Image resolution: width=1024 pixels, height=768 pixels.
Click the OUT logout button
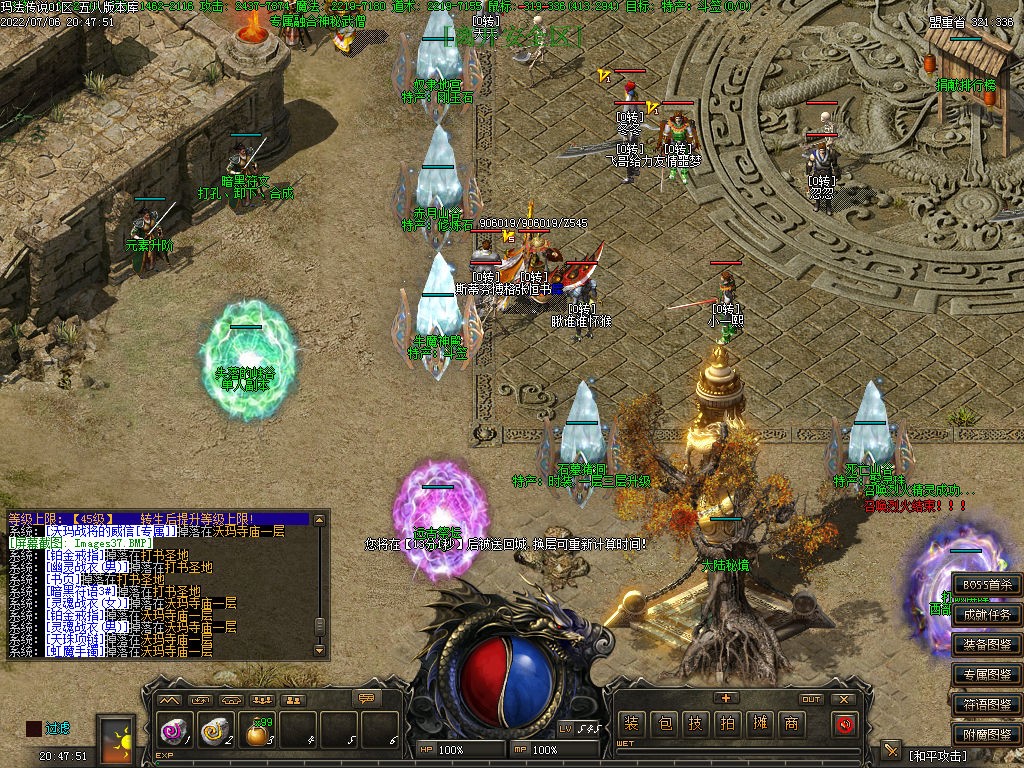pos(811,699)
